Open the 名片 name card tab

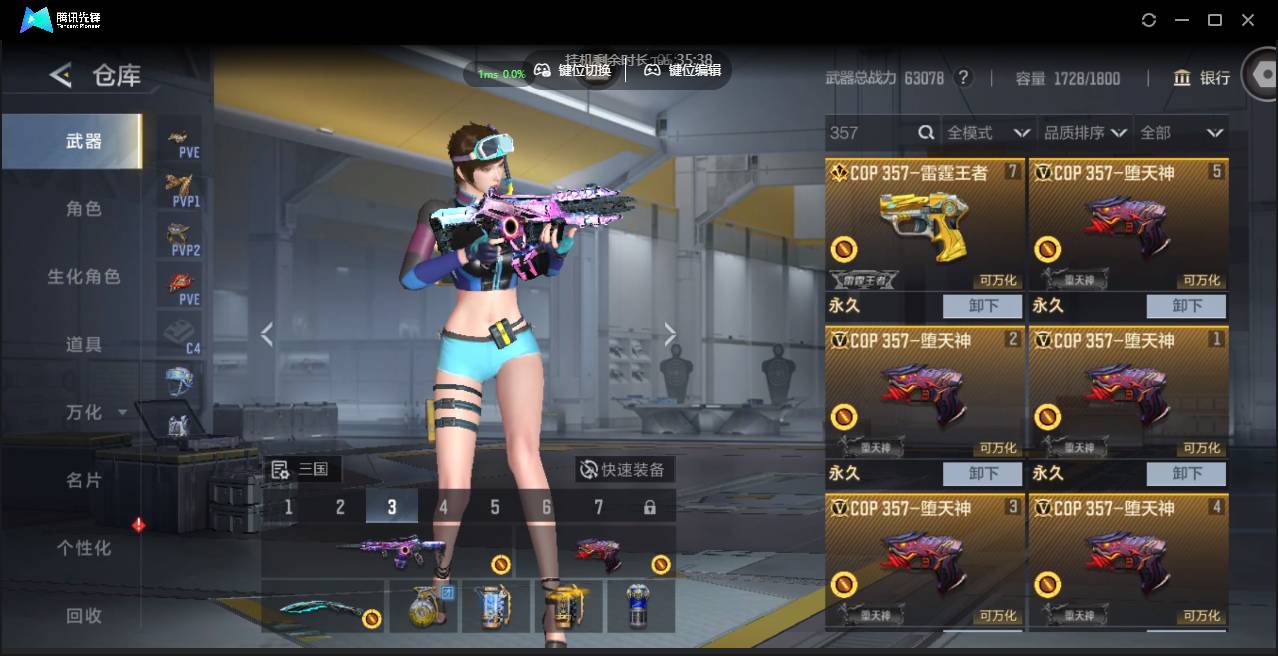[84, 480]
